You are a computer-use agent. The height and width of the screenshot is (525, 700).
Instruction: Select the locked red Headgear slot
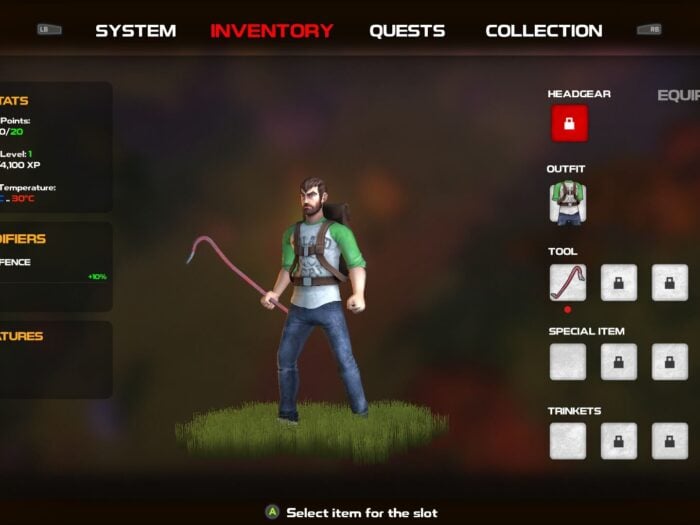tap(569, 124)
